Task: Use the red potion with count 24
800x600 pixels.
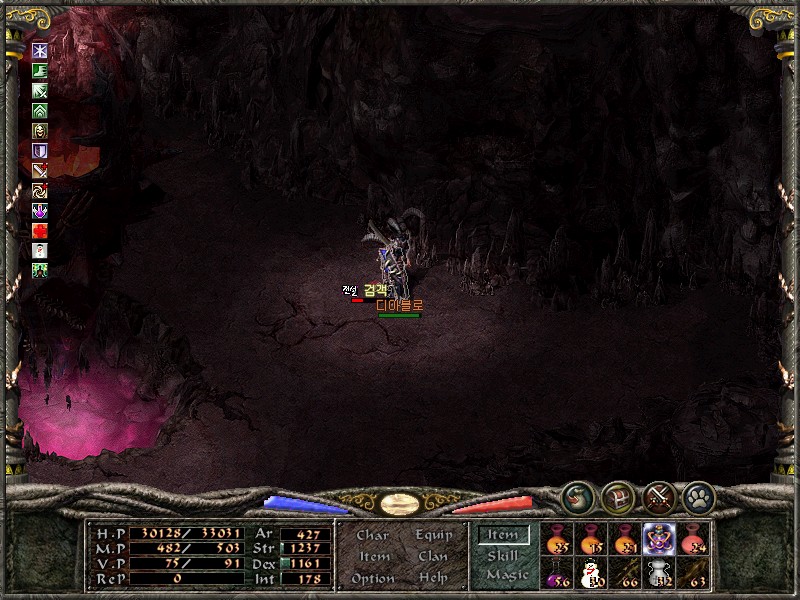Action: tap(692, 538)
